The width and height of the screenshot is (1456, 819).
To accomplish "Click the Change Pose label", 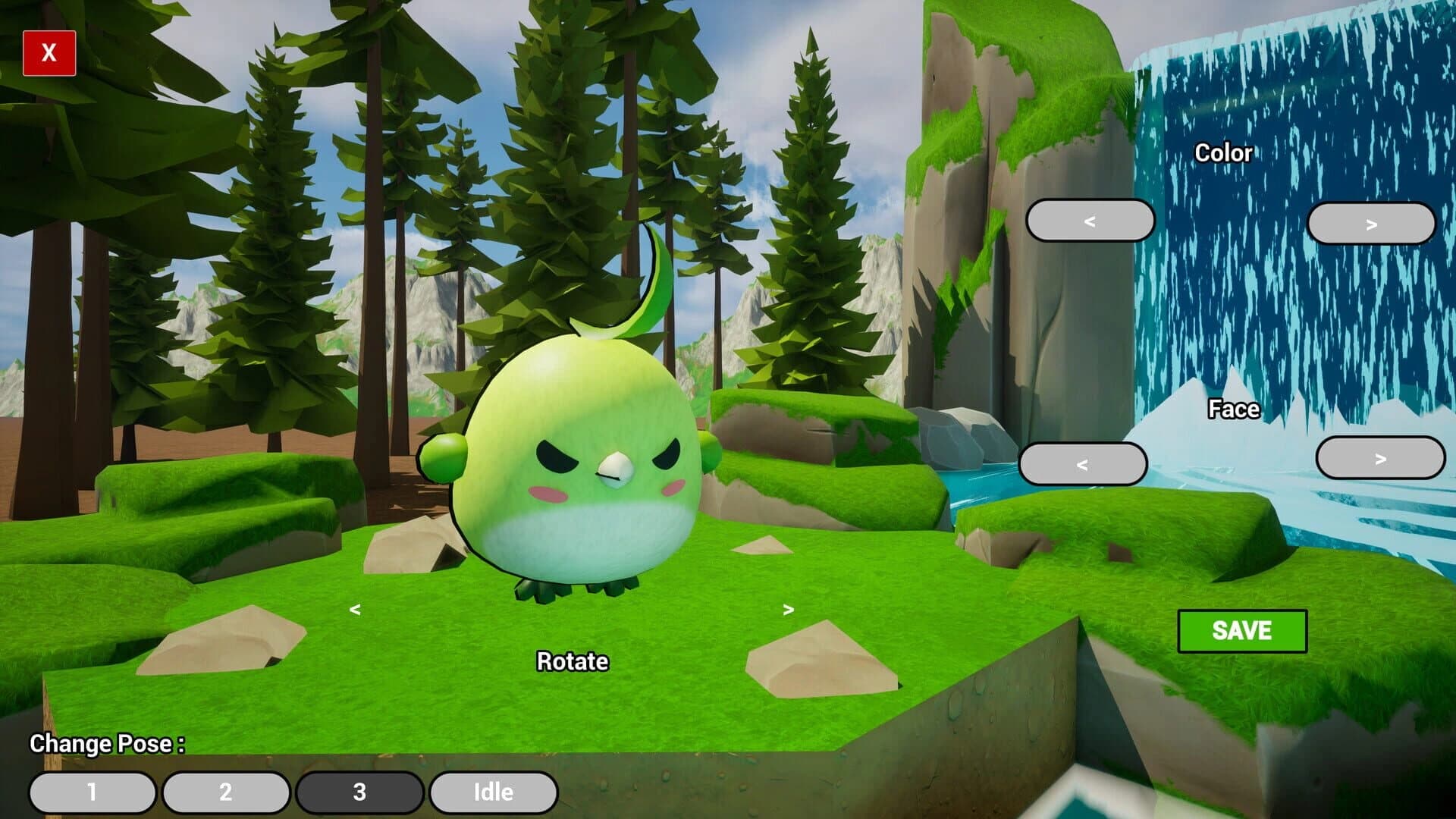I will [106, 744].
